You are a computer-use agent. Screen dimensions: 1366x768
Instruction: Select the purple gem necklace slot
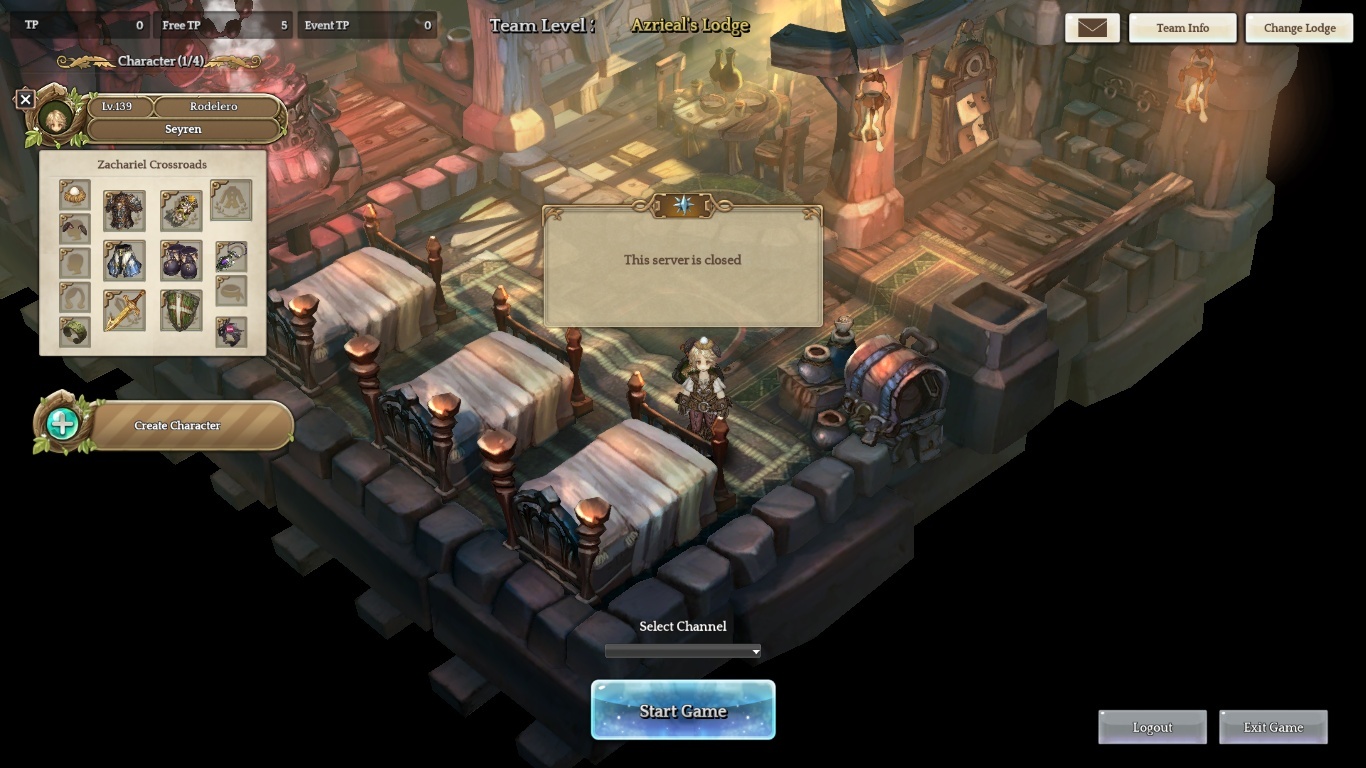(231, 256)
